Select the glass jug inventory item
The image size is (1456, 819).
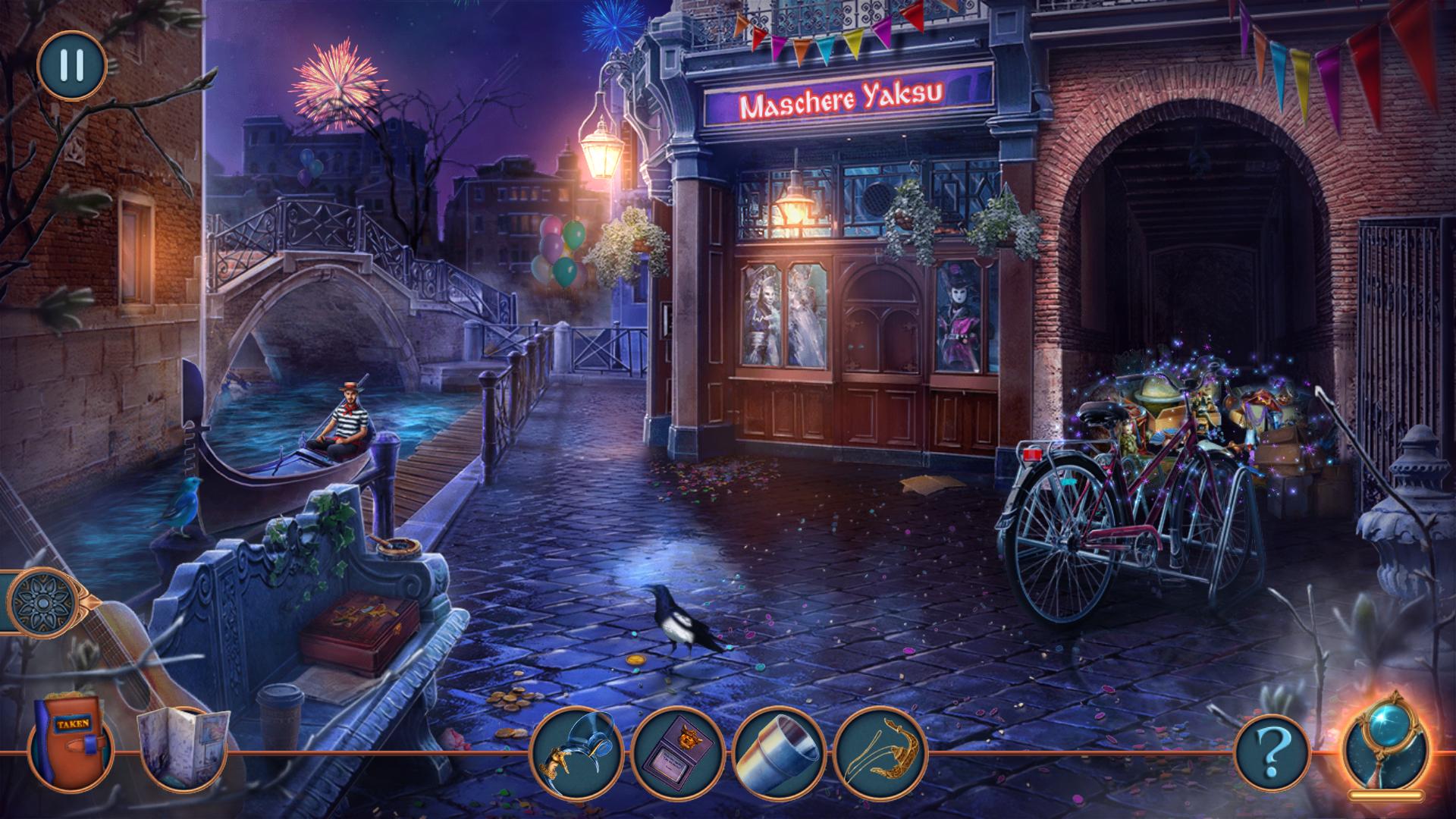click(577, 747)
